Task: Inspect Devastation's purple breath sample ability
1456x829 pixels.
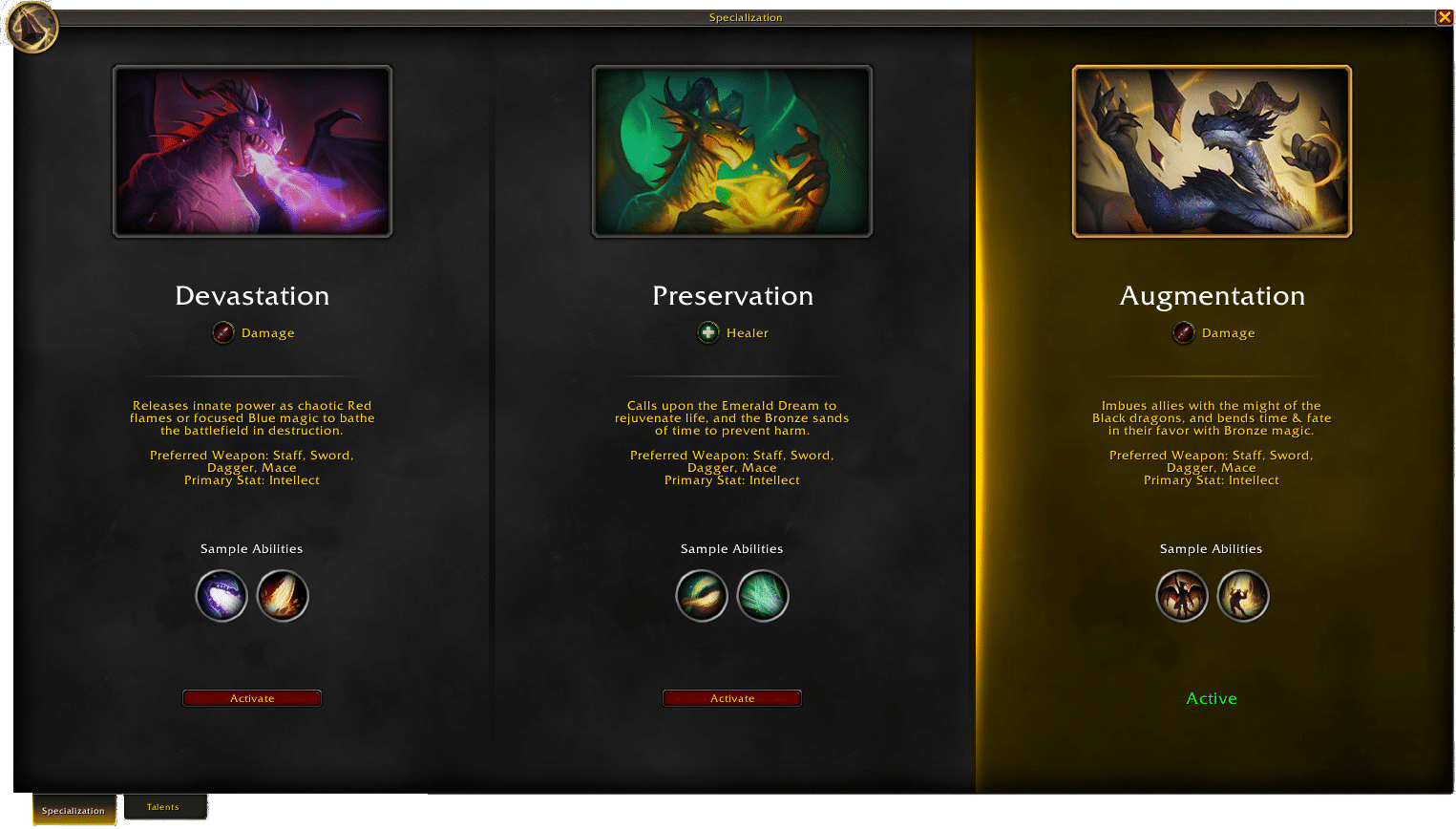Action: [222, 596]
